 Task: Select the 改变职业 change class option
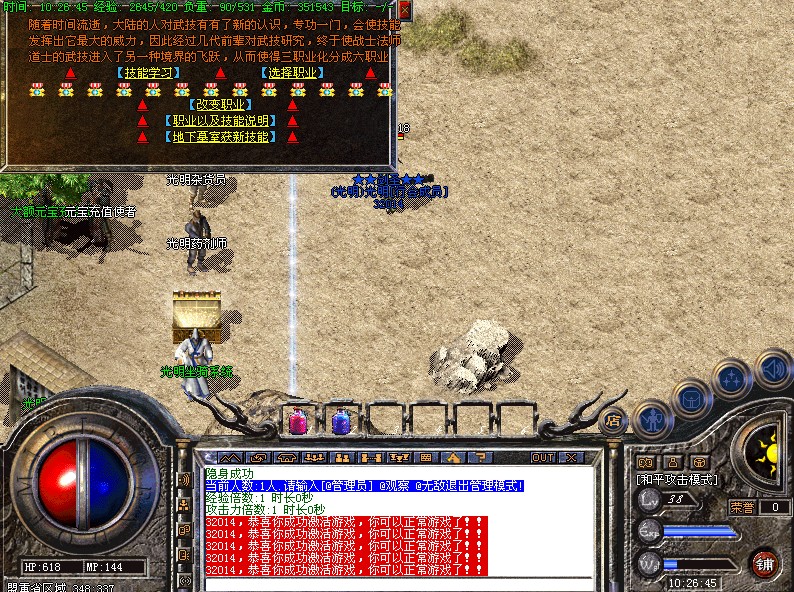click(219, 104)
